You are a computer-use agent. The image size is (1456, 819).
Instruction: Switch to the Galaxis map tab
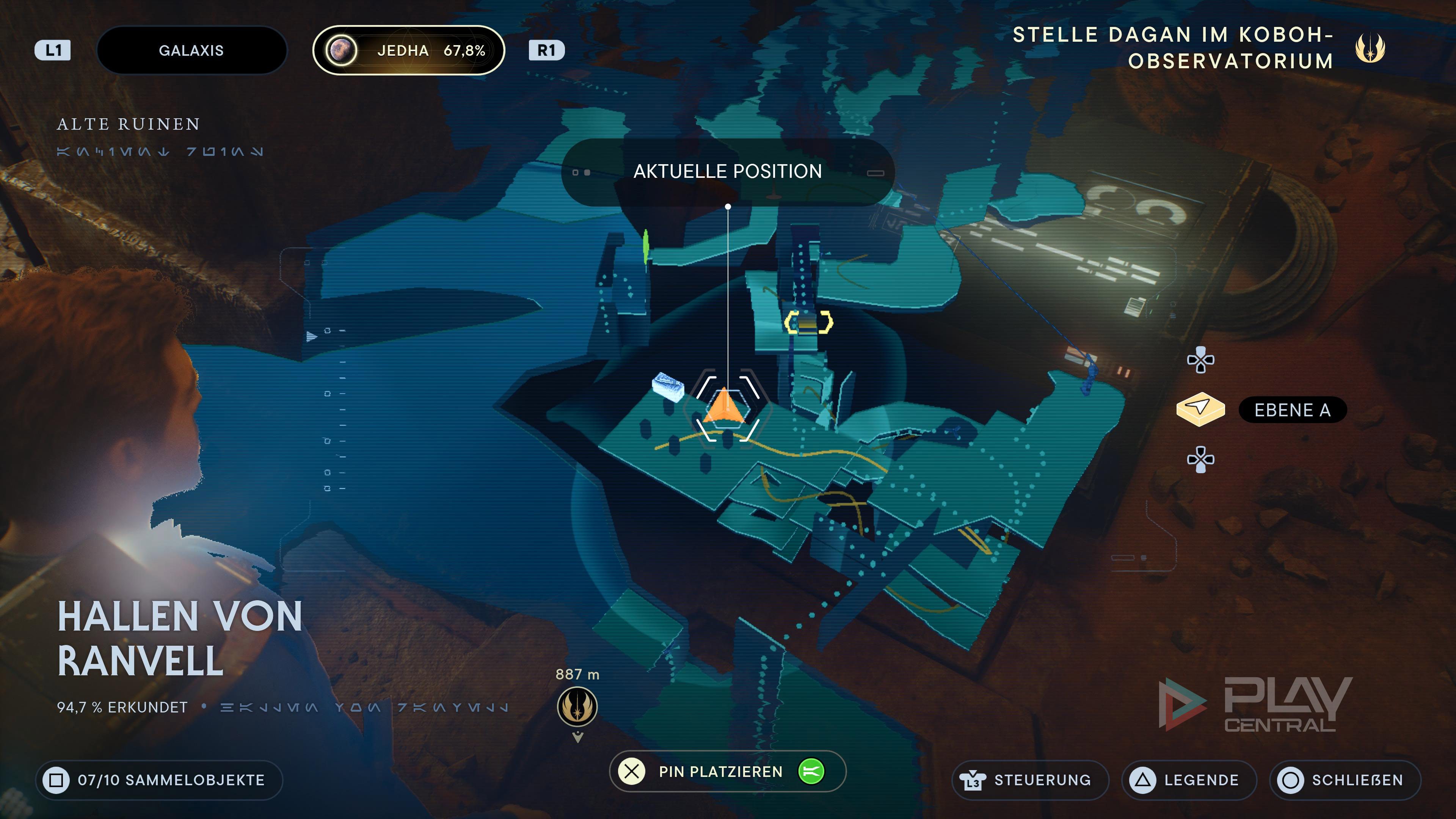[191, 50]
